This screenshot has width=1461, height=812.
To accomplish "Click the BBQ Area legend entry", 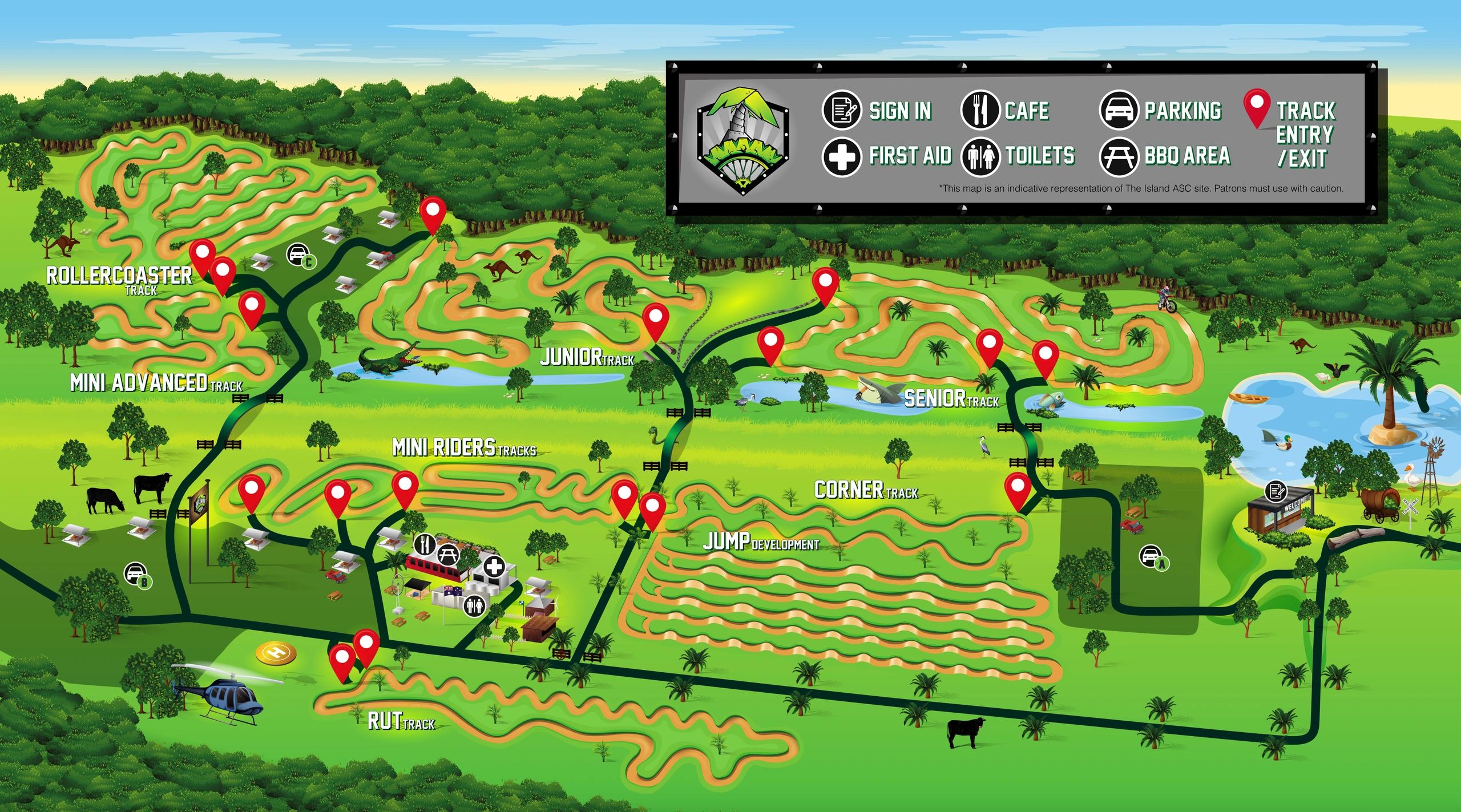I will pos(1165,156).
